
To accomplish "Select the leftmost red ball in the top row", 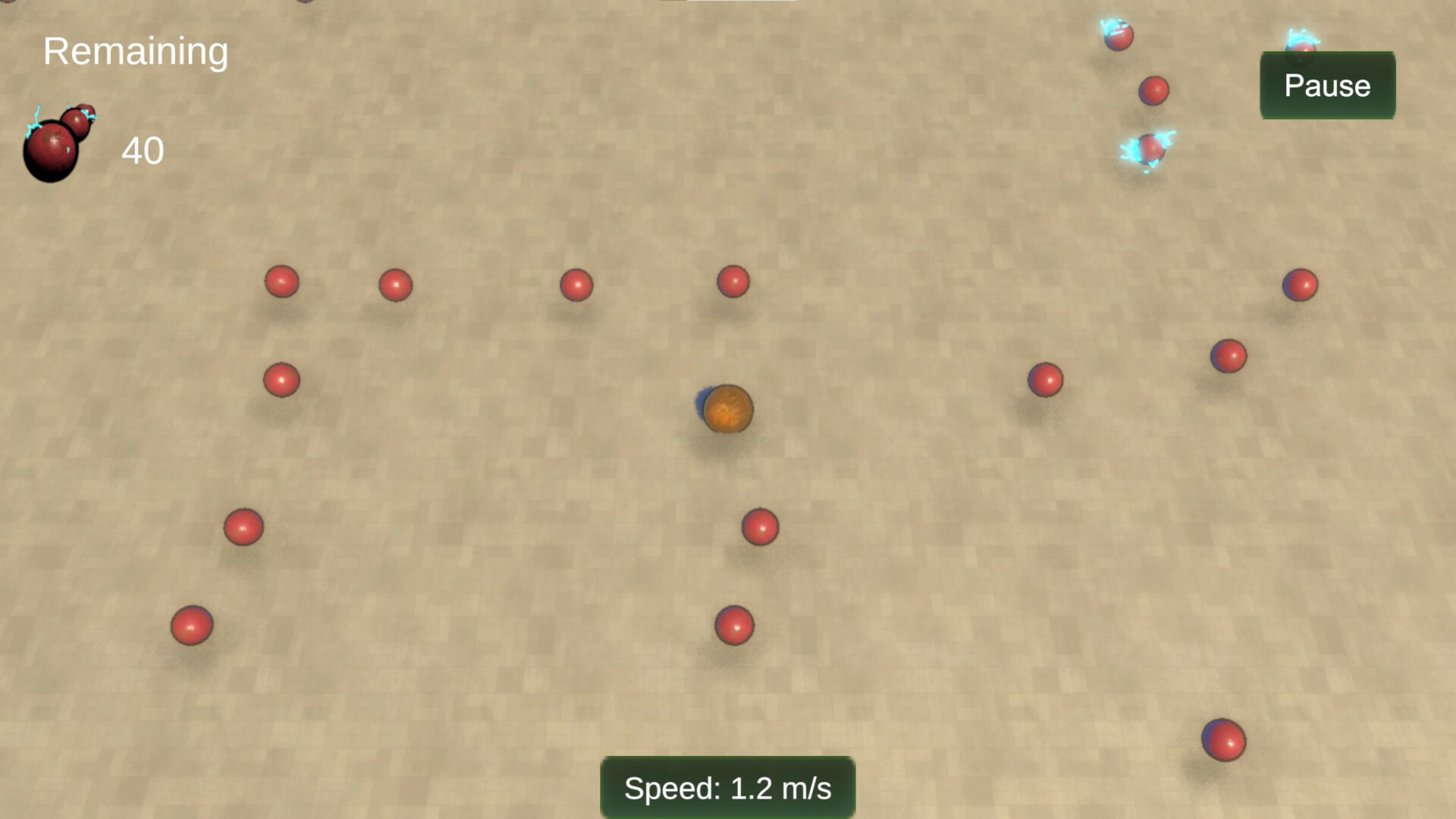I will coord(281,281).
